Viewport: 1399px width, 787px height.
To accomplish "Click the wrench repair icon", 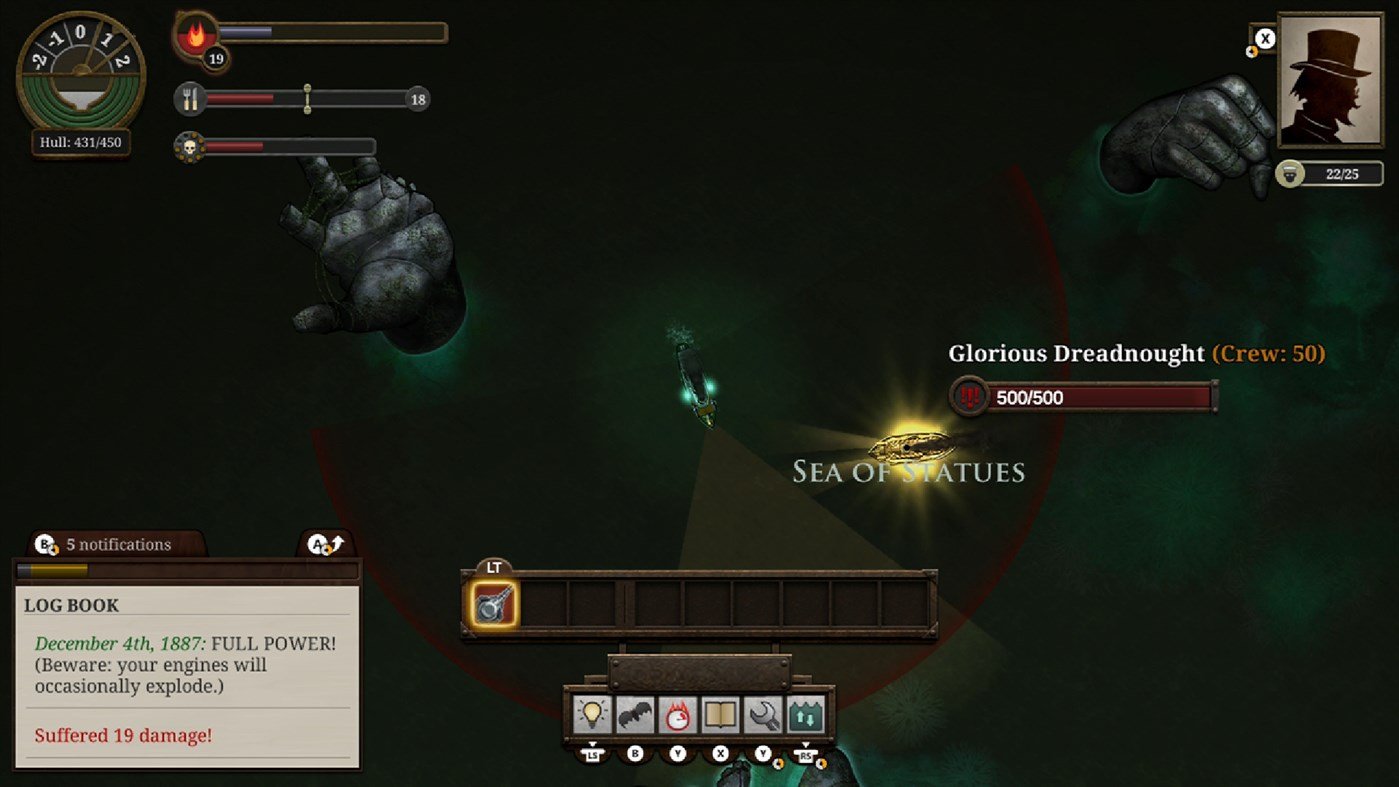I will (764, 715).
